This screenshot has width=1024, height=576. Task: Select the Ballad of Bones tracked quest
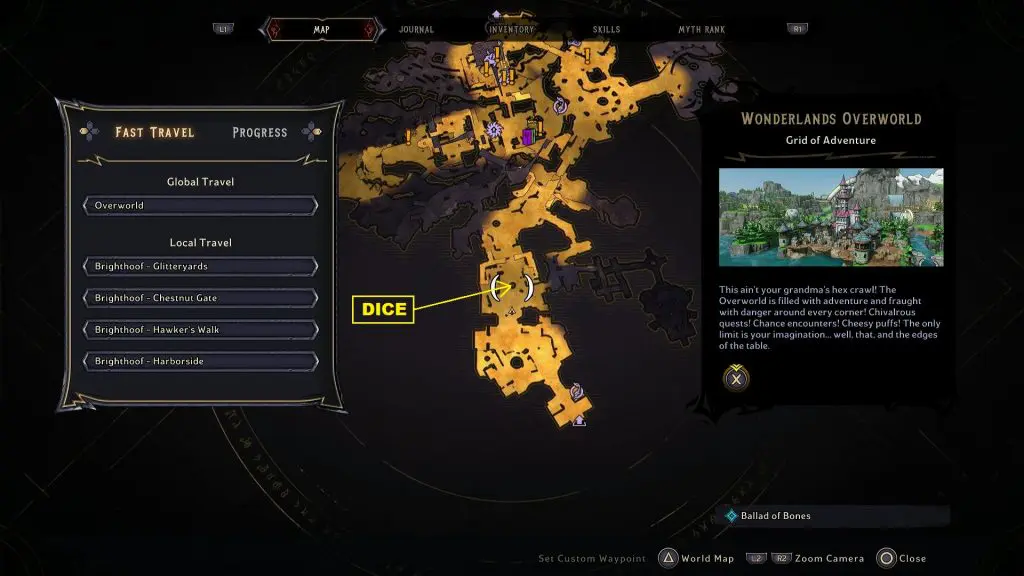775,516
